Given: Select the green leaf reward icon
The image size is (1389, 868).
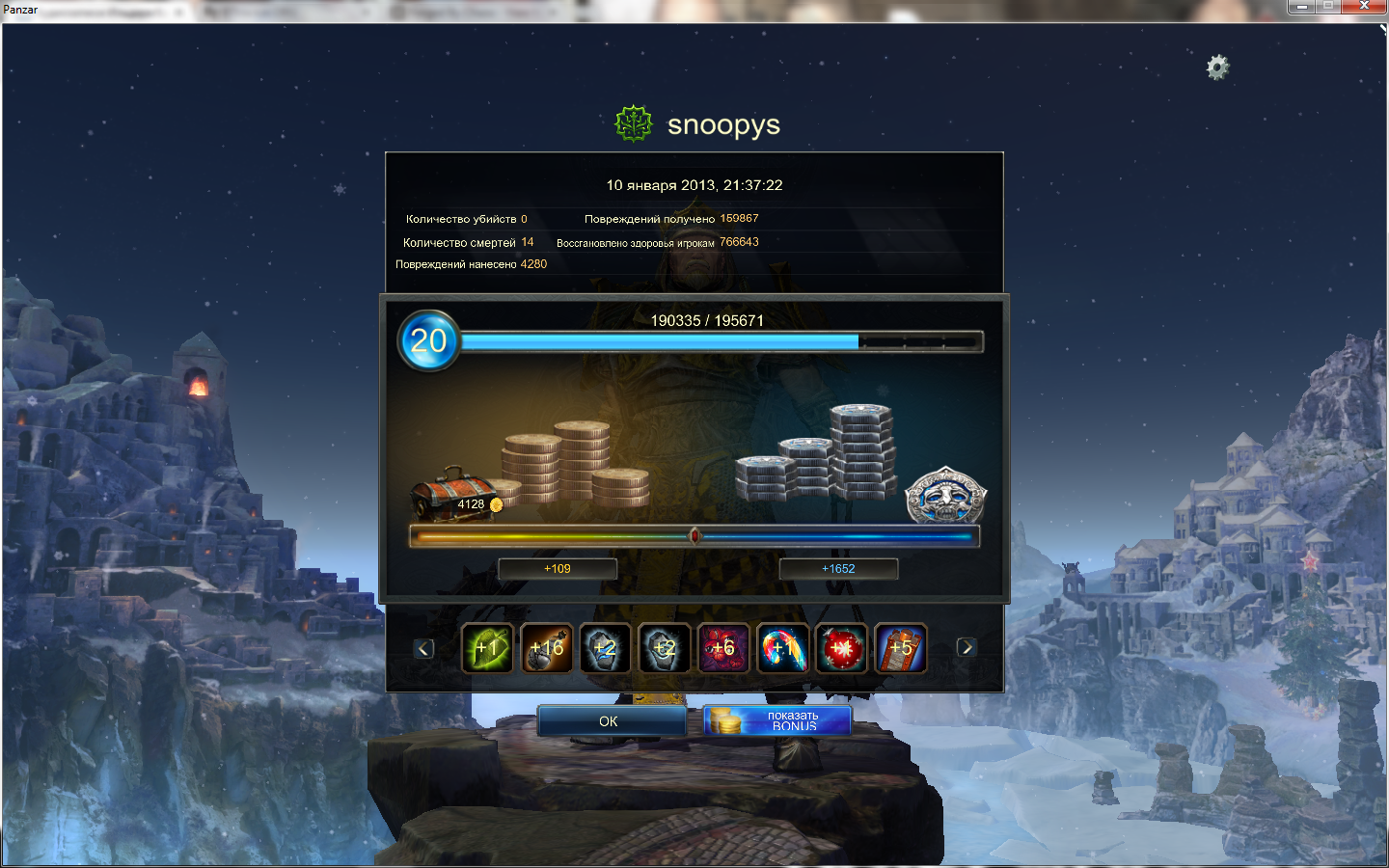Looking at the screenshot, I should point(487,647).
